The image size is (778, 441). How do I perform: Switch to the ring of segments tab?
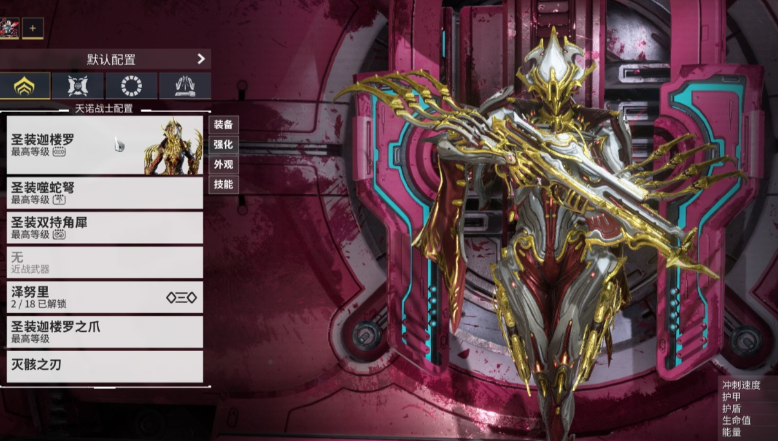tap(132, 86)
